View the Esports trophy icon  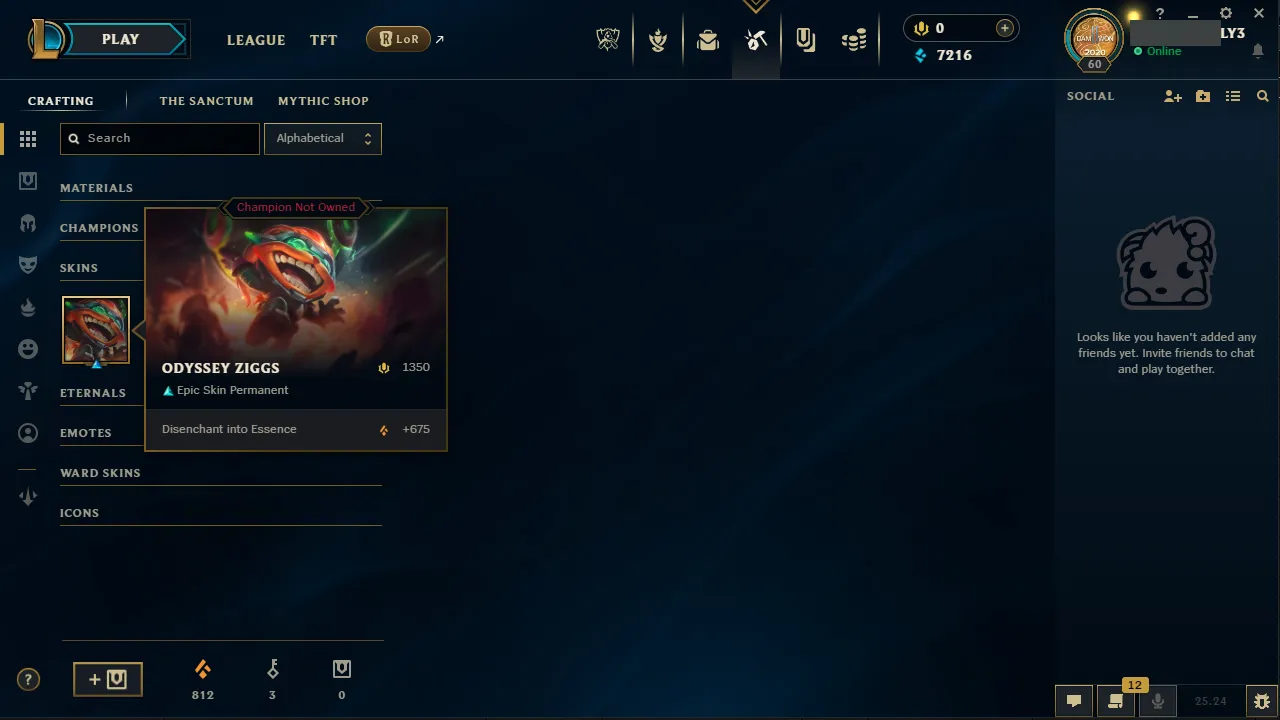pyautogui.click(x=608, y=39)
